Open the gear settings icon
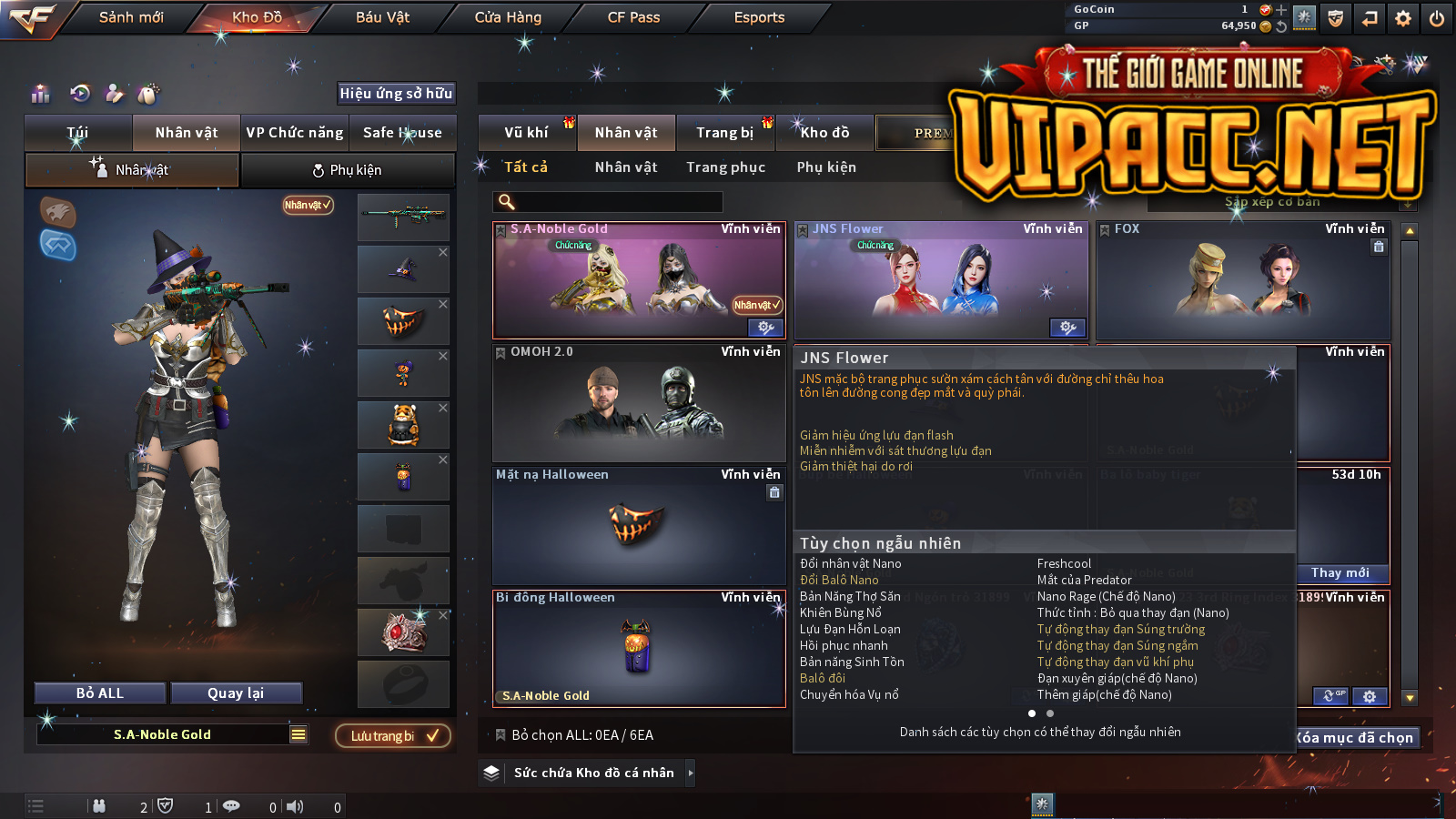Screen dimensions: 1456x819 [1403, 18]
